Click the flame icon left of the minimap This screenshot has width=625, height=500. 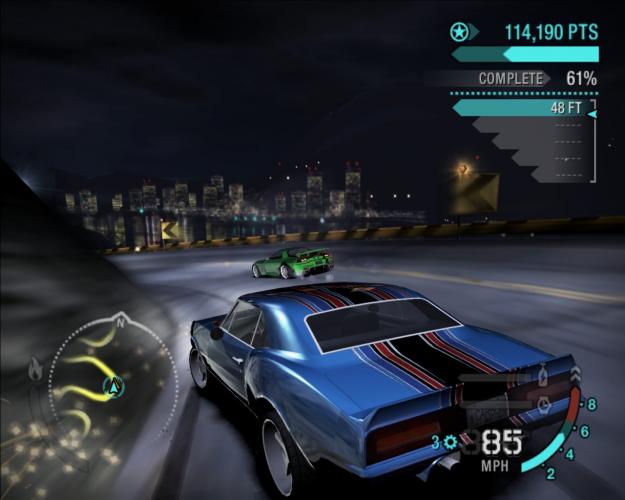(x=37, y=369)
